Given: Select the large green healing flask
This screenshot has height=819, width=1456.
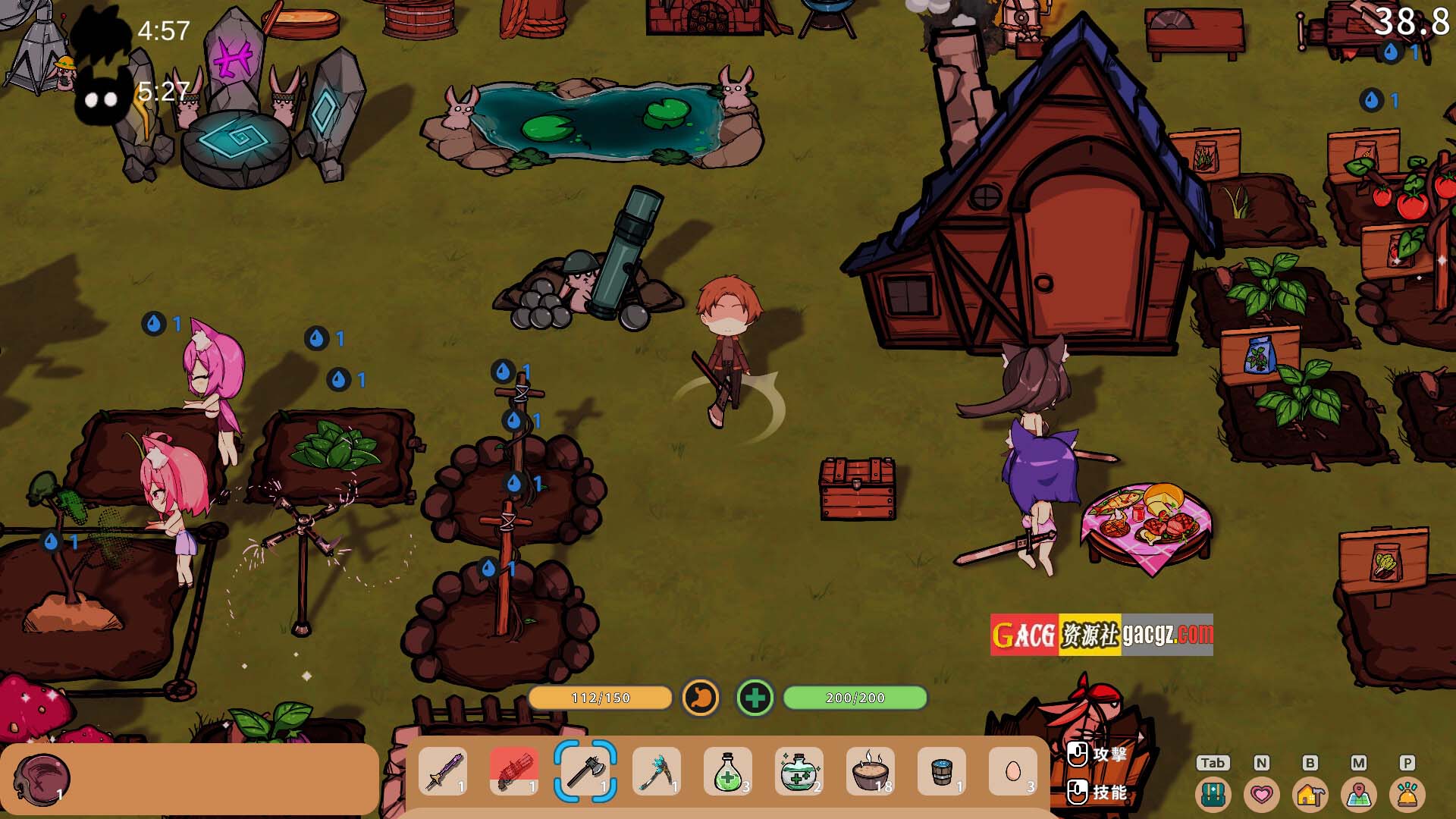Looking at the screenshot, I should click(x=799, y=771).
